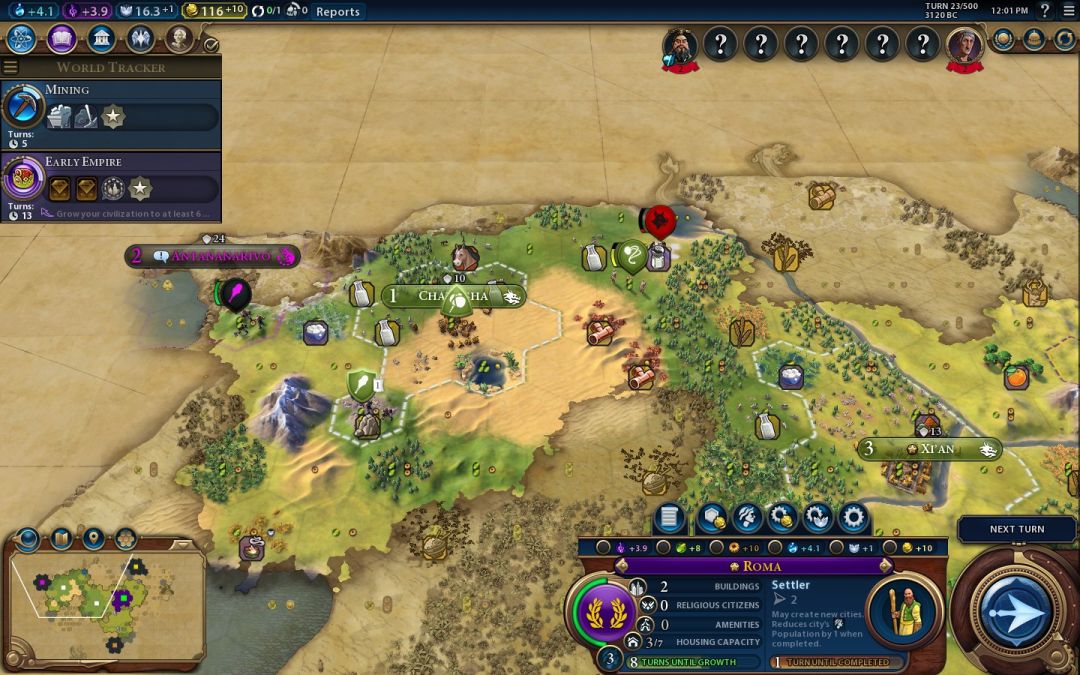
Task: Open the Technology tree via the atom icon
Action: (x=22, y=39)
